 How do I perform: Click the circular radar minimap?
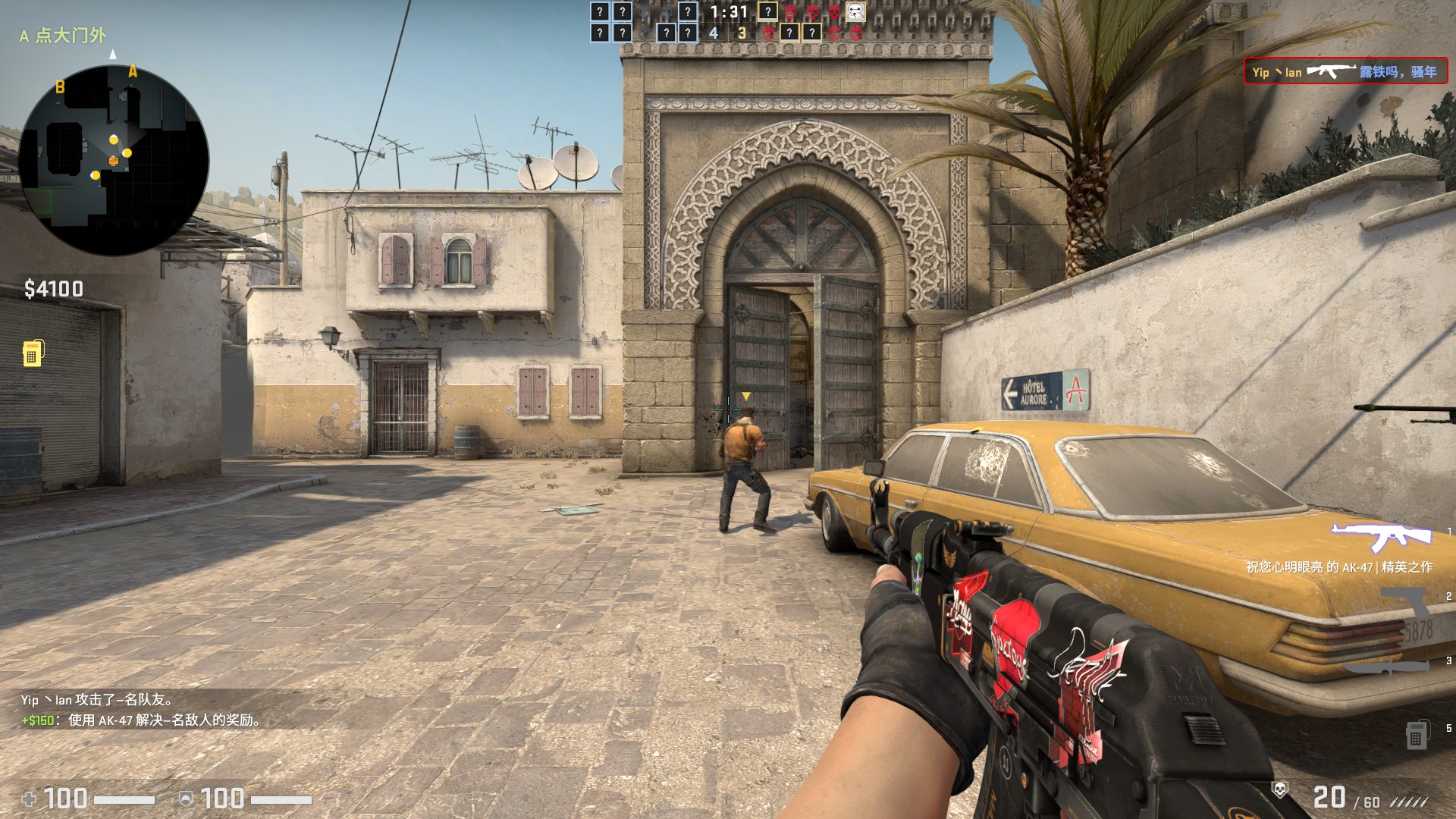pos(114,160)
